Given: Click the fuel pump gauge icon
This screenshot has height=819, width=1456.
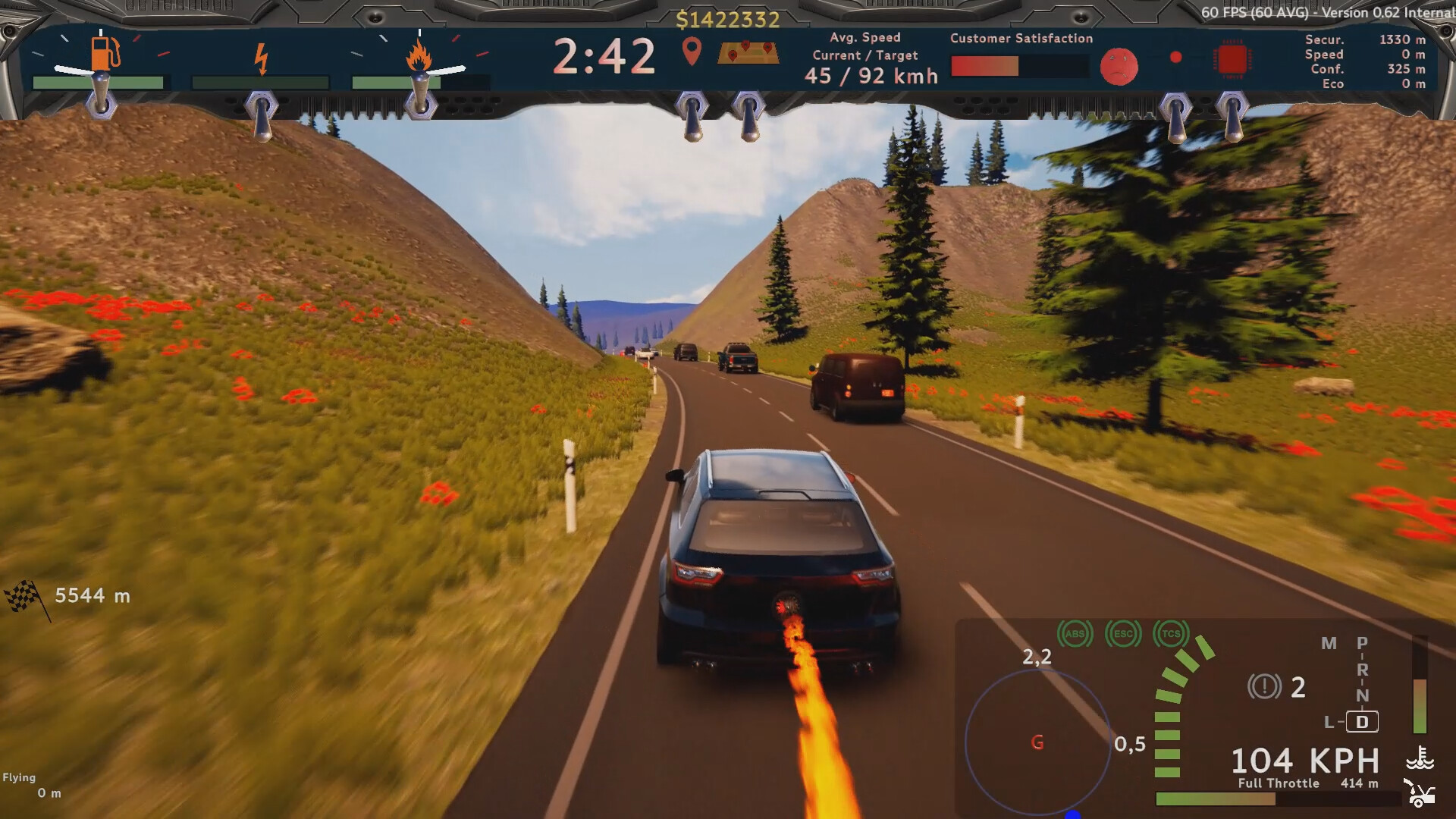Looking at the screenshot, I should point(105,53).
